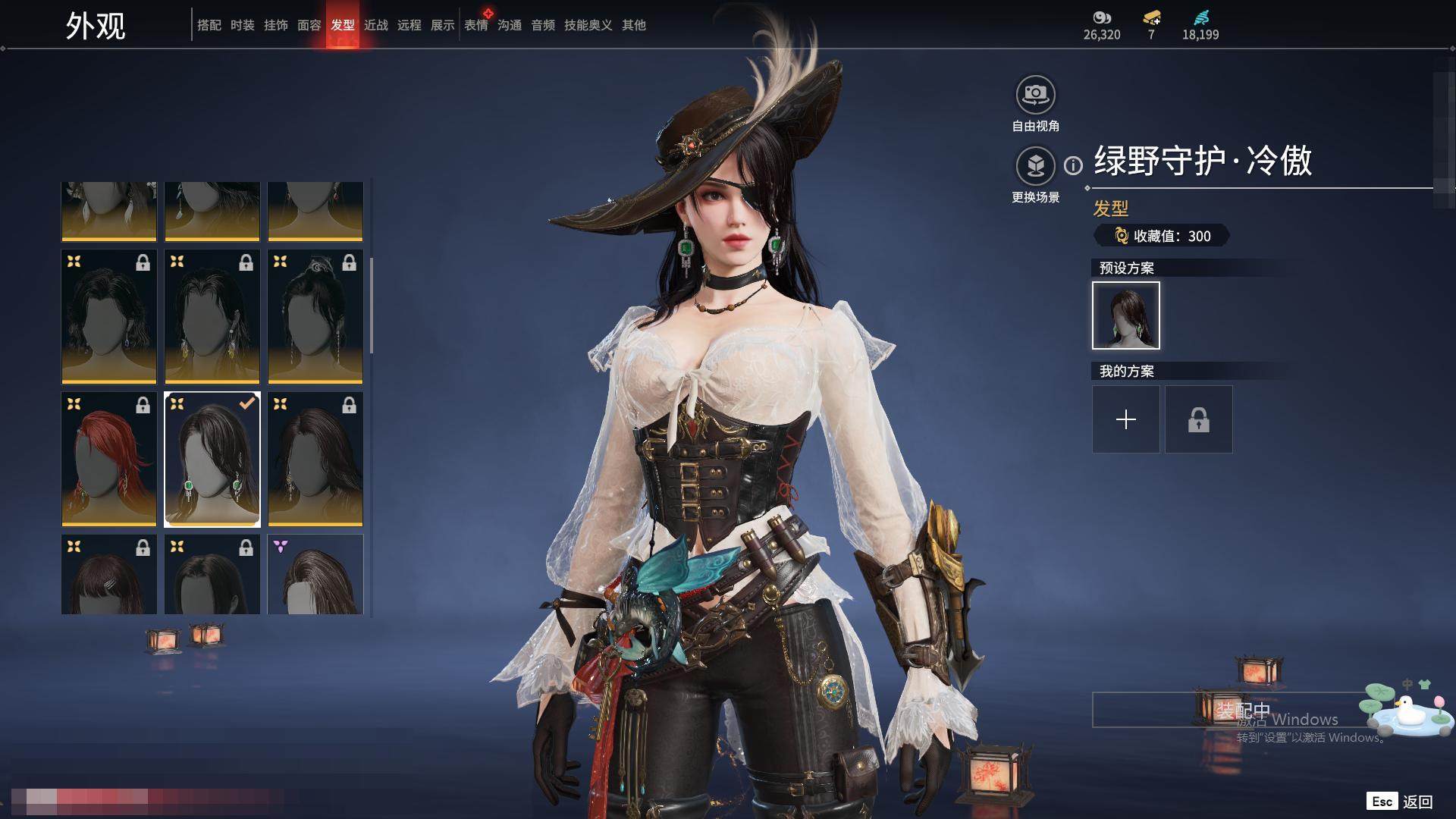Click the 更换场景 scene button
This screenshot has height=819, width=1456.
[1035, 166]
